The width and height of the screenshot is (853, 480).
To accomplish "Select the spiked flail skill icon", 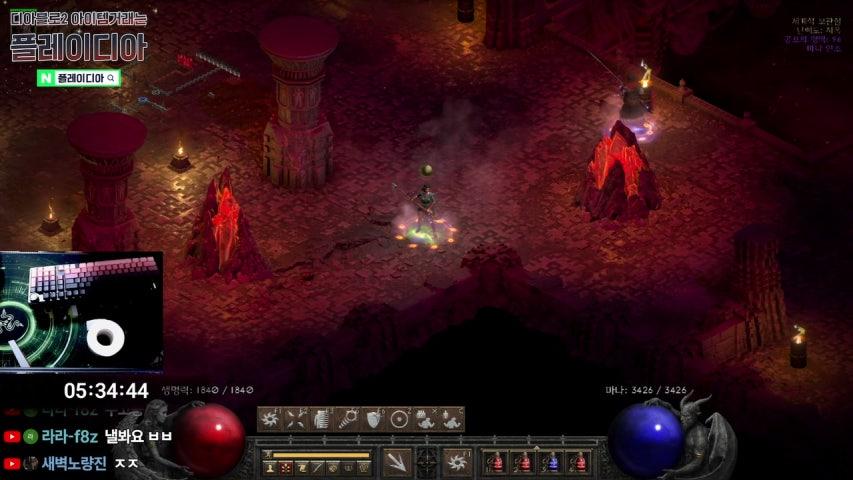I will [348, 419].
